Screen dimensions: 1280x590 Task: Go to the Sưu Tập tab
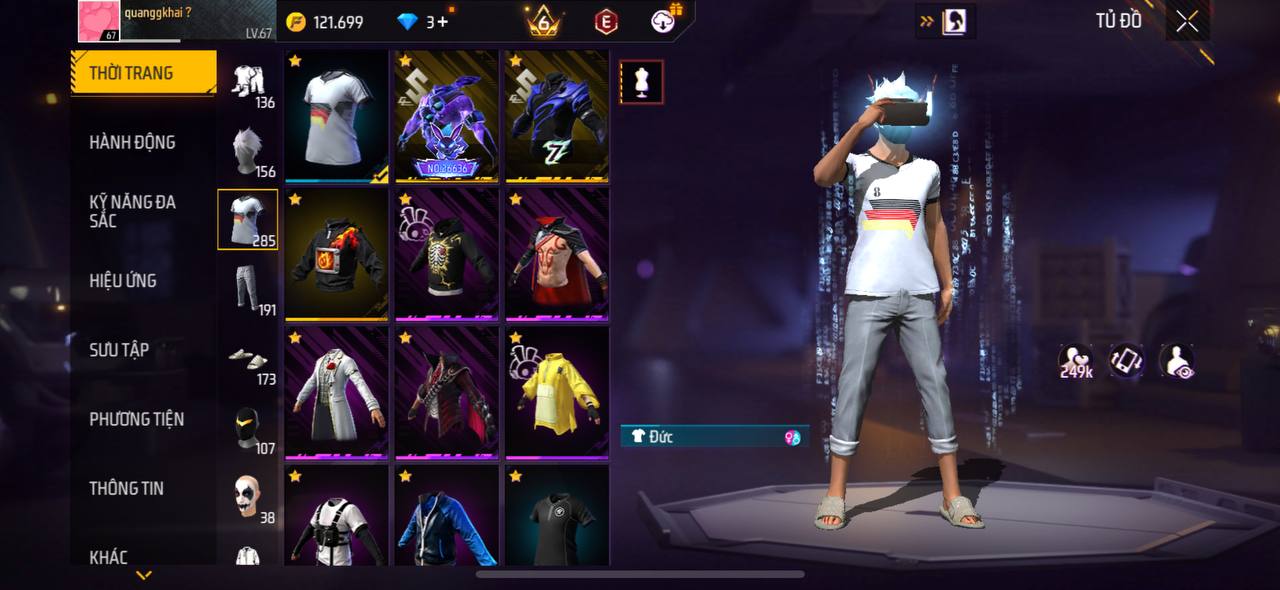(119, 349)
